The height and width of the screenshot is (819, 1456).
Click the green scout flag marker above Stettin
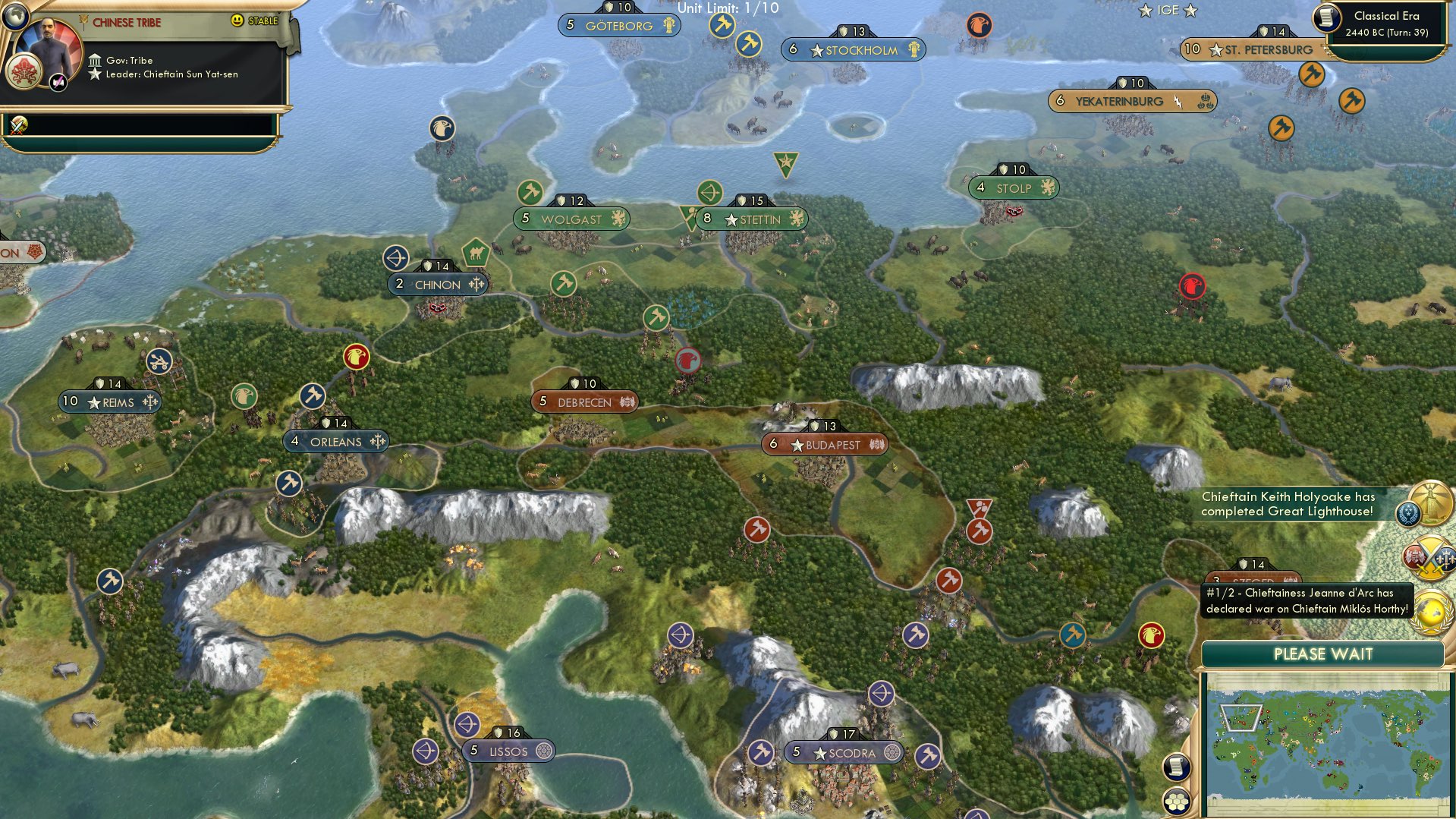coord(785,162)
